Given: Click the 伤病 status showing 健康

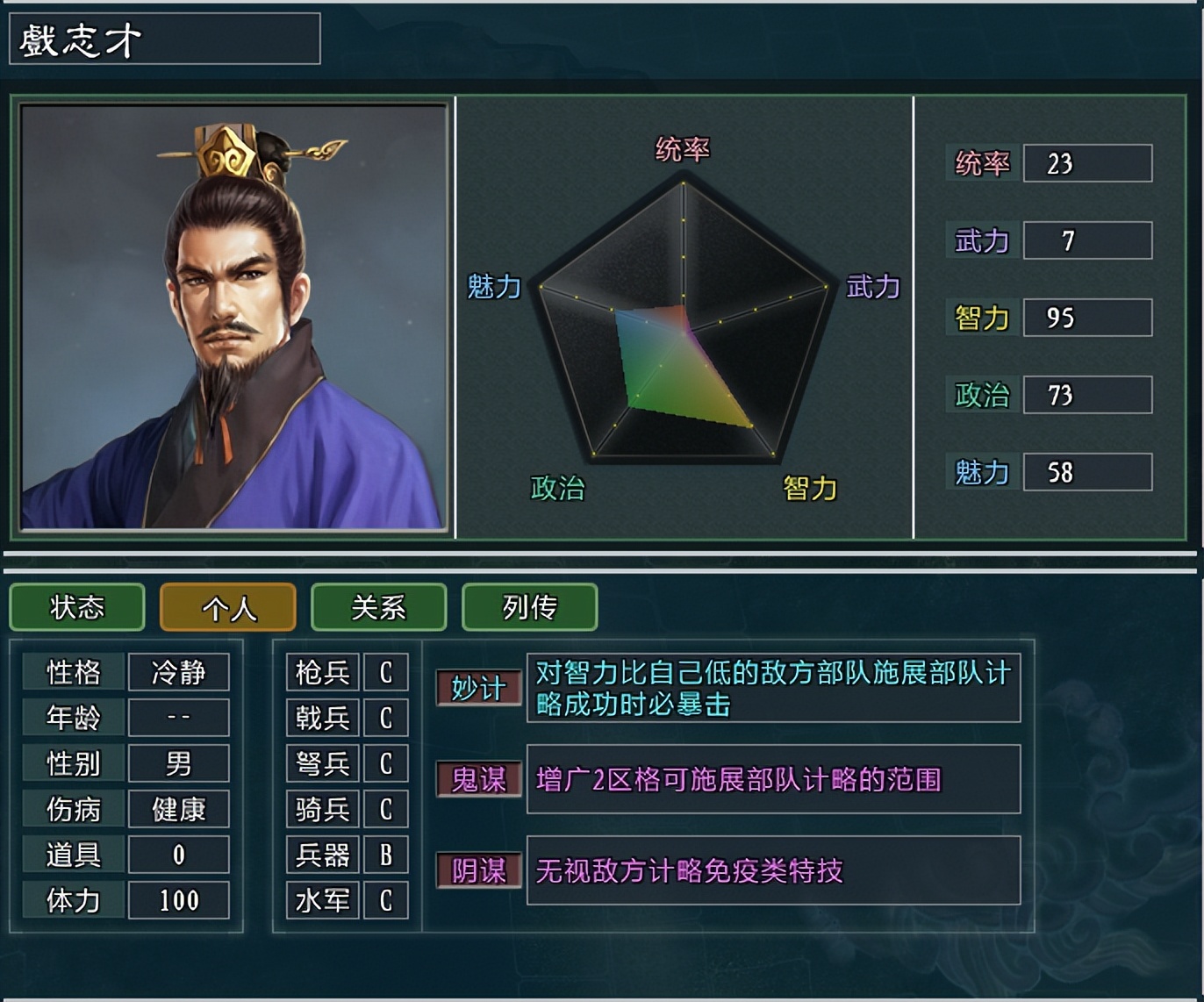Looking at the screenshot, I should click(x=179, y=809).
